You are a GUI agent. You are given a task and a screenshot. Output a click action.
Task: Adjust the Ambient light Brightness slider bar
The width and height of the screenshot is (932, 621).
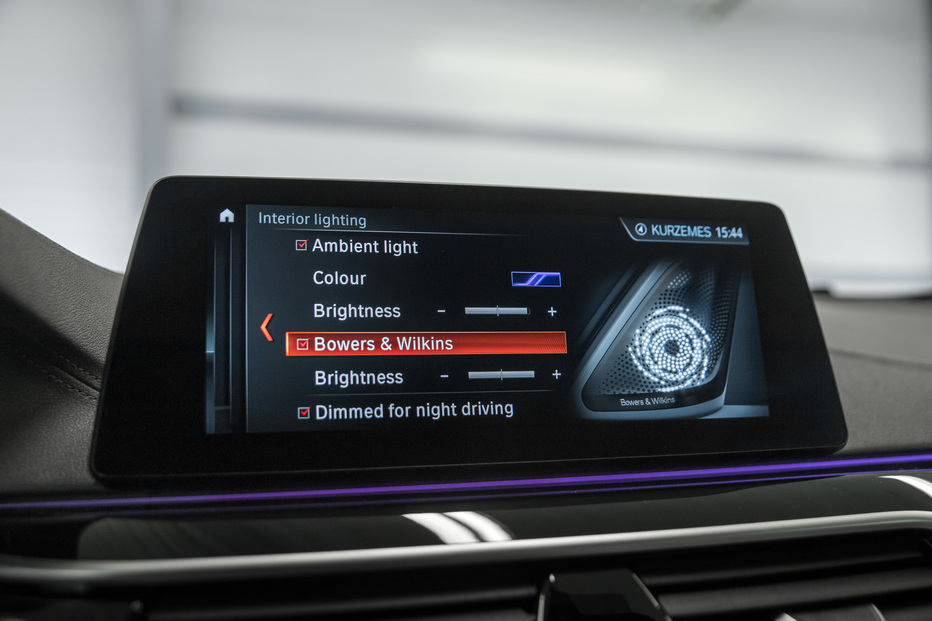[x=497, y=311]
